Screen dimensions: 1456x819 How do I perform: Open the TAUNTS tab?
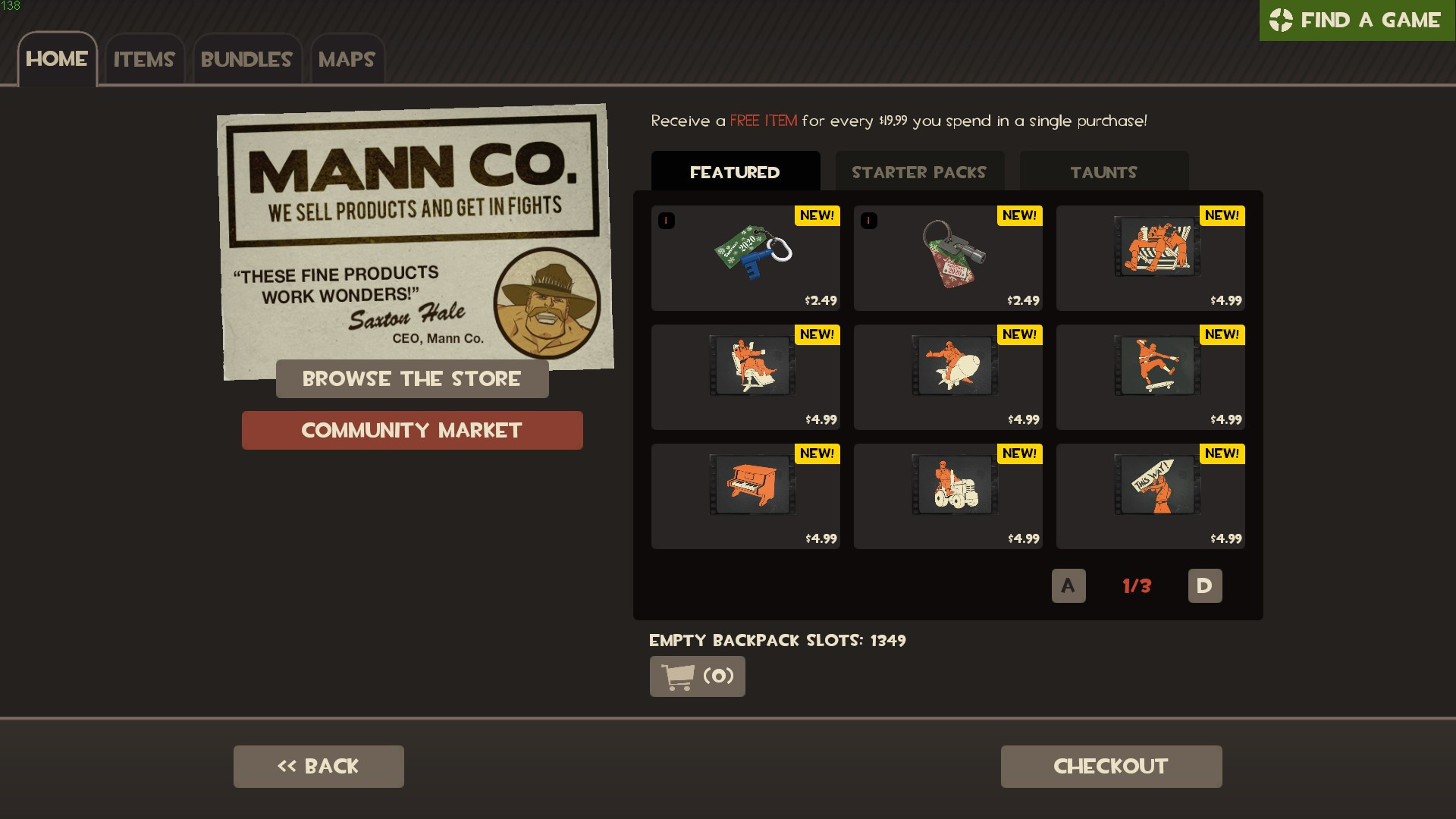pyautogui.click(x=1103, y=172)
